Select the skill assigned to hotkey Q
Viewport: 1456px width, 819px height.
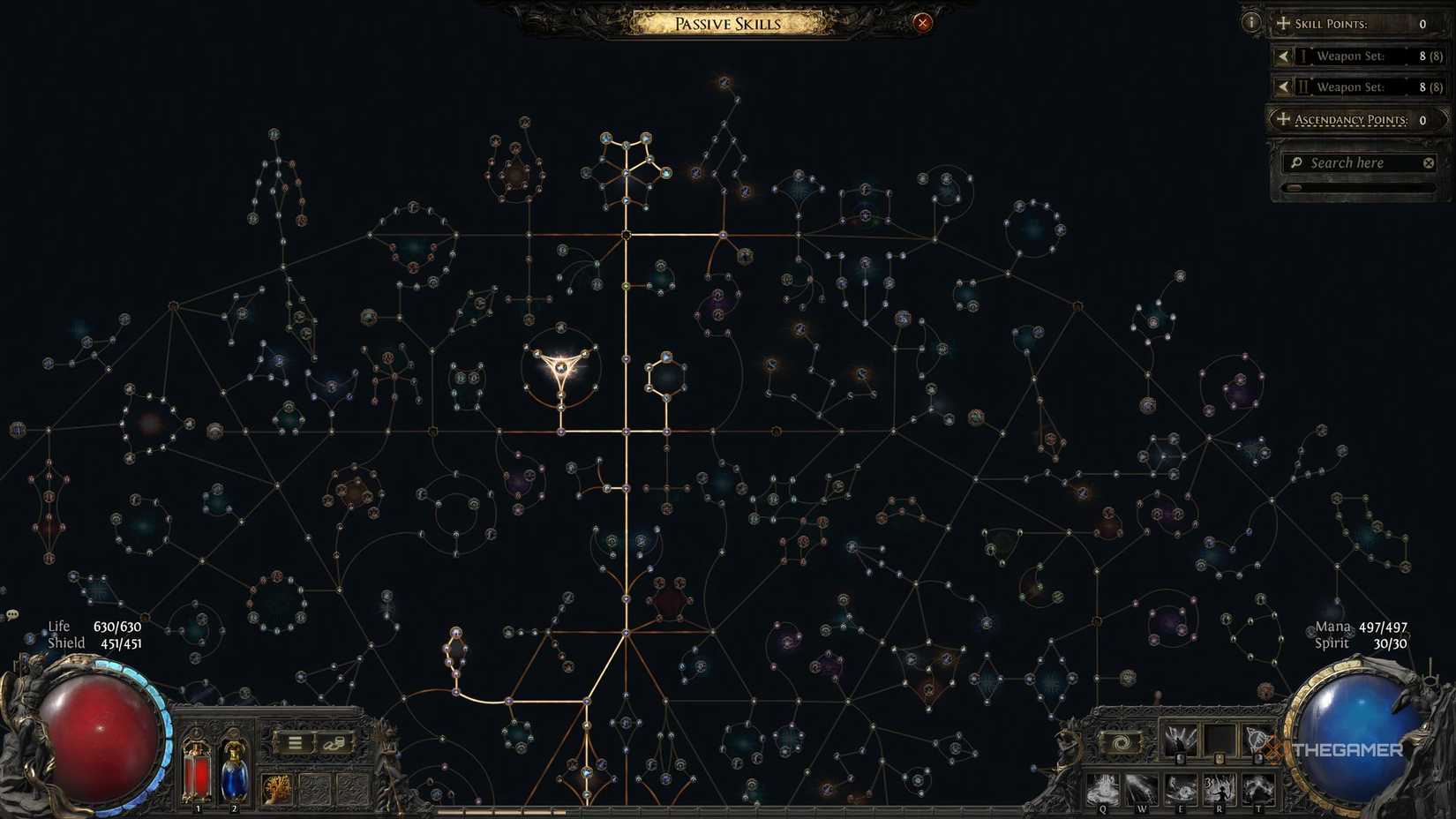click(1103, 788)
